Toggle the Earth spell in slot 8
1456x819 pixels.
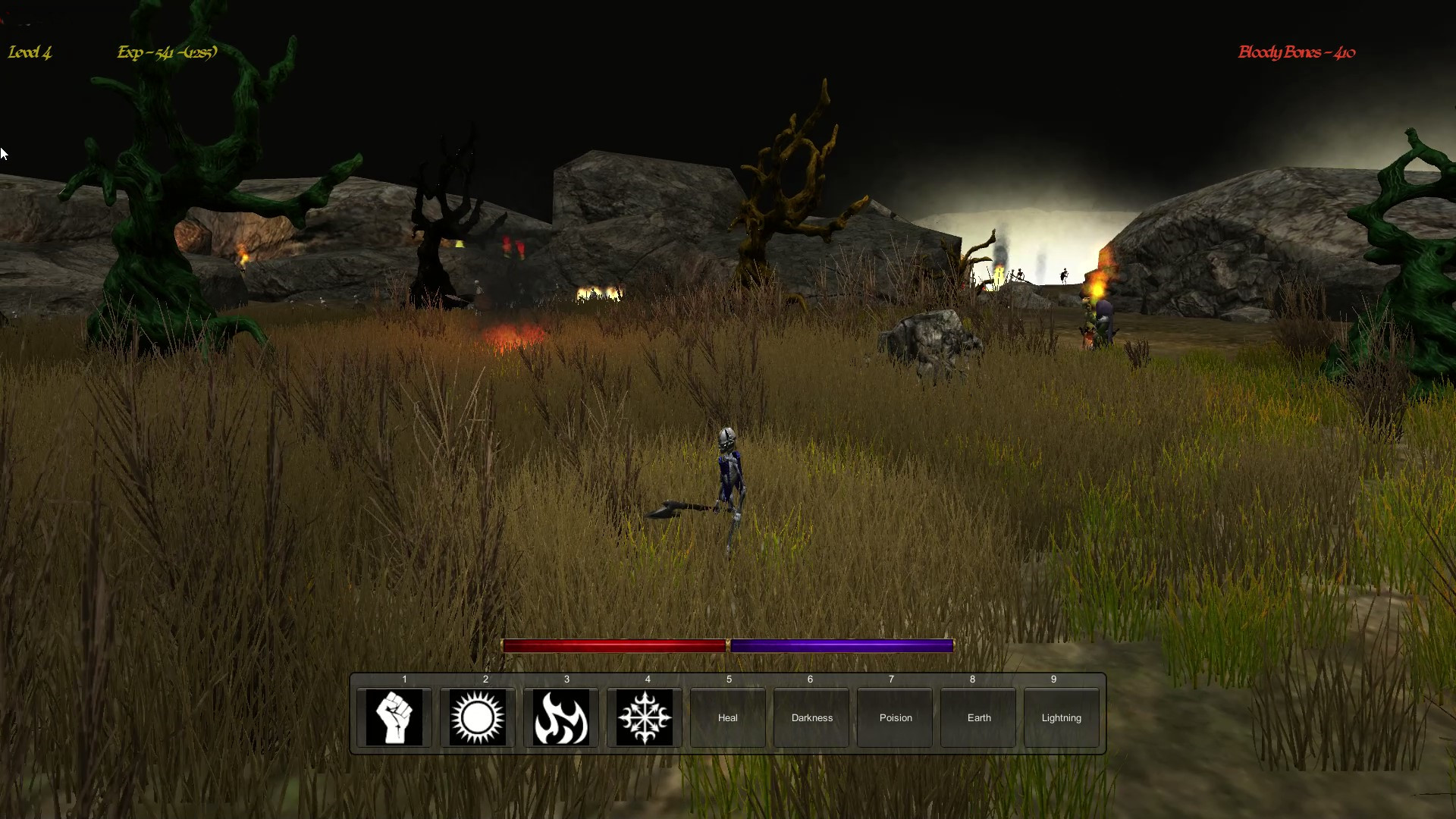coord(977,717)
